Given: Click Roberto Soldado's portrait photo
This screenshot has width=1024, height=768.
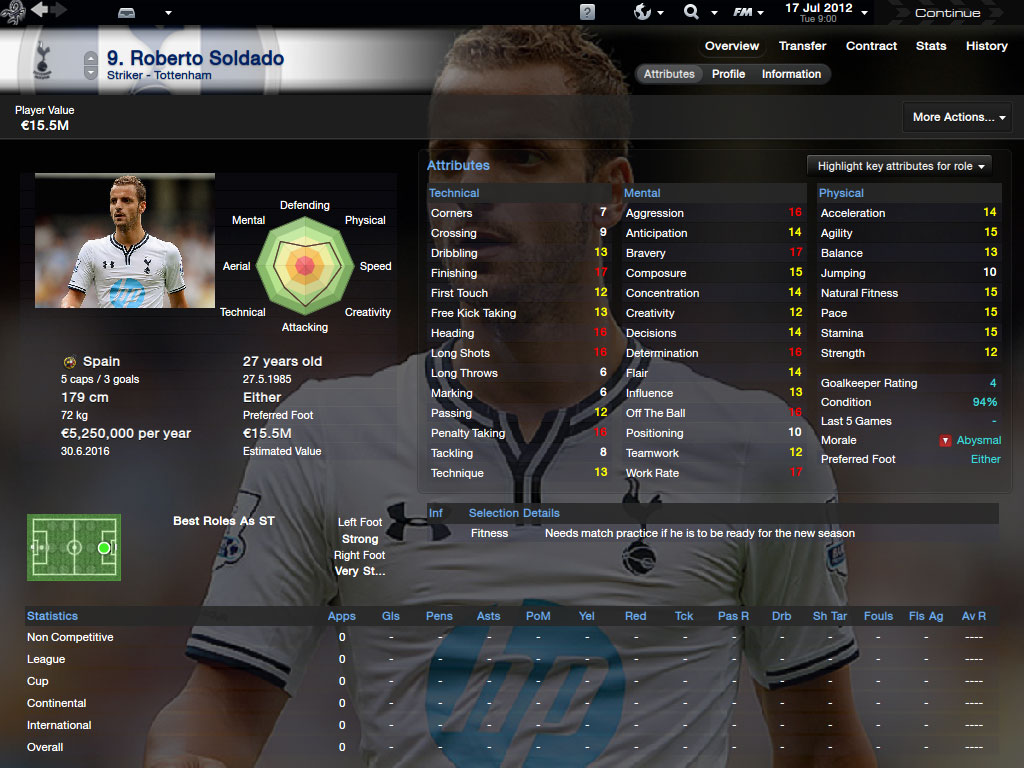Looking at the screenshot, I should (x=125, y=241).
